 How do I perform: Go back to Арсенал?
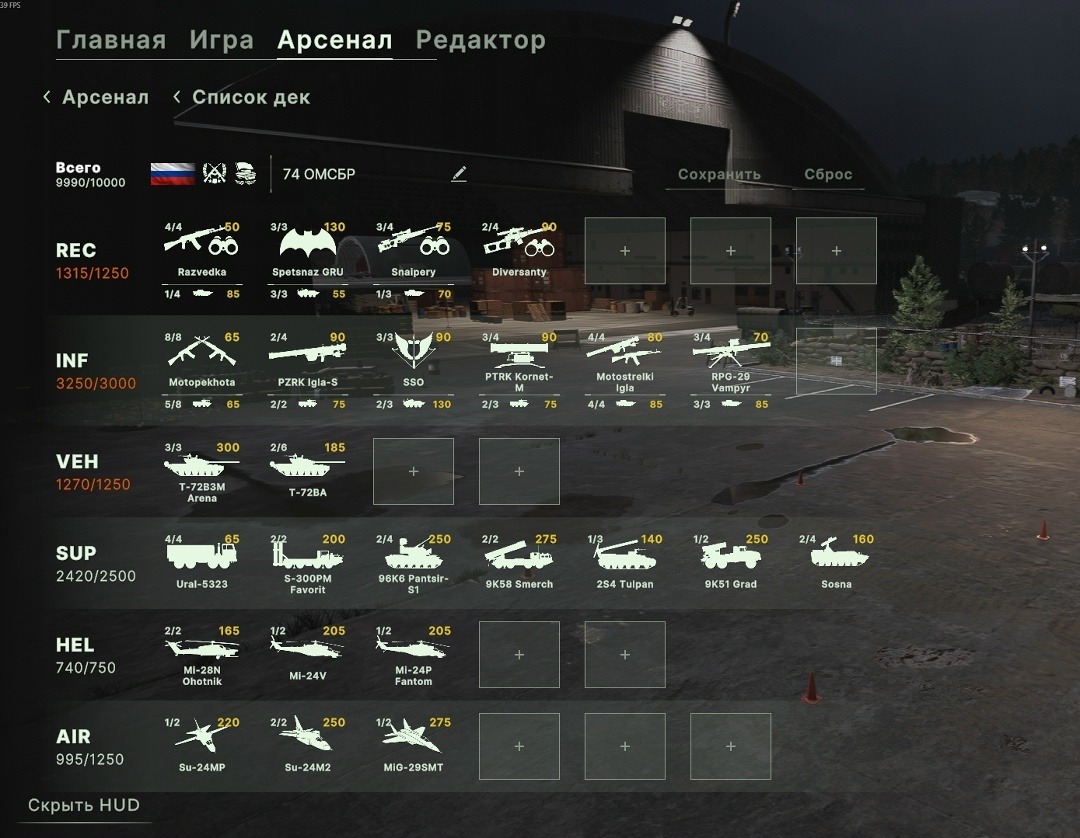96,98
